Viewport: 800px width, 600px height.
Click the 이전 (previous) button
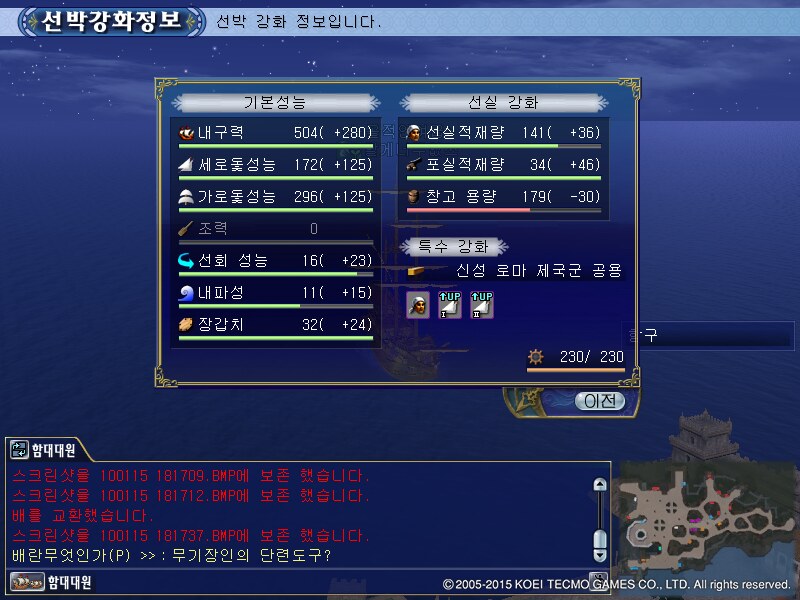[599, 401]
